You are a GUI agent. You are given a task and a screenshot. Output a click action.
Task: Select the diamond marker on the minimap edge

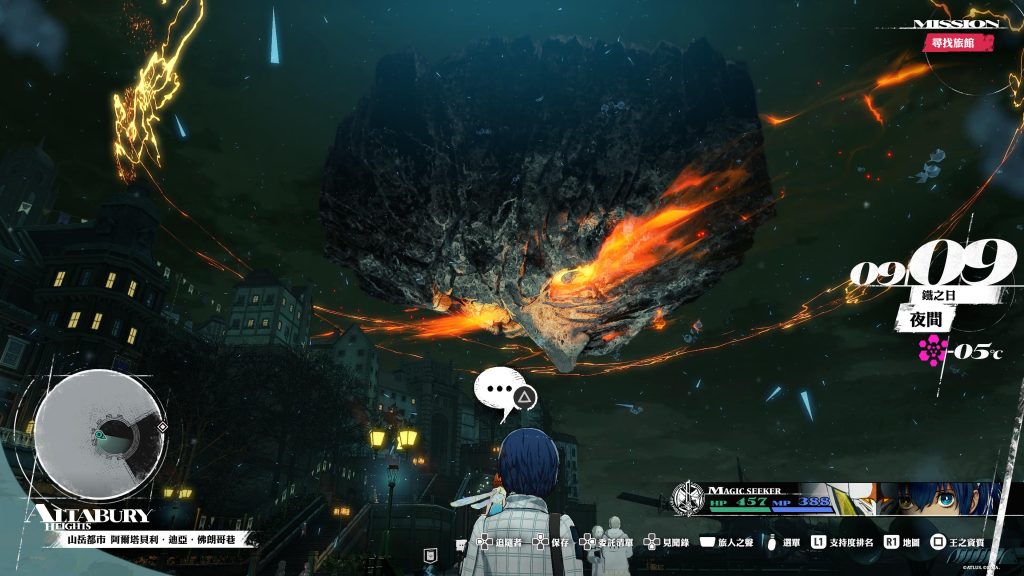pyautogui.click(x=163, y=427)
